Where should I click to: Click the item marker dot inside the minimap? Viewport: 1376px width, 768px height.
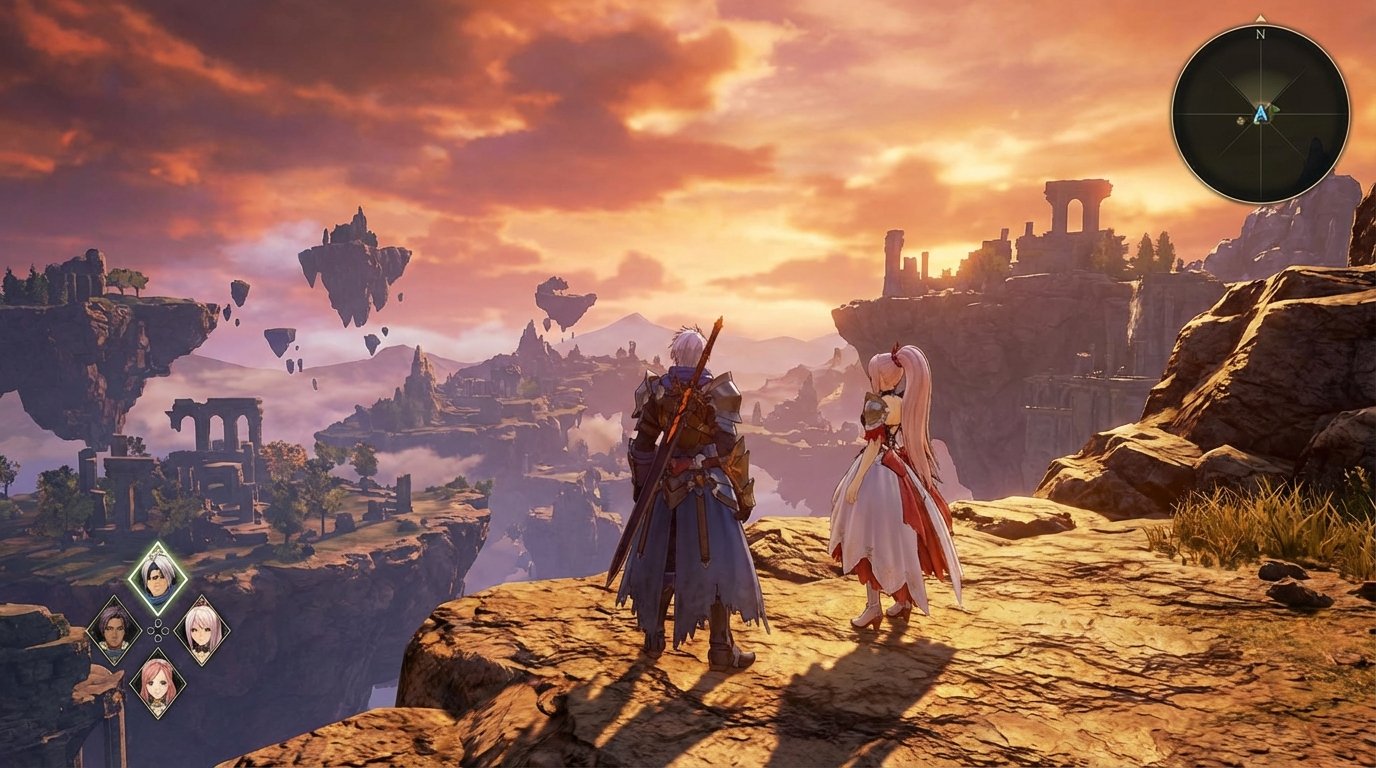coord(1240,120)
